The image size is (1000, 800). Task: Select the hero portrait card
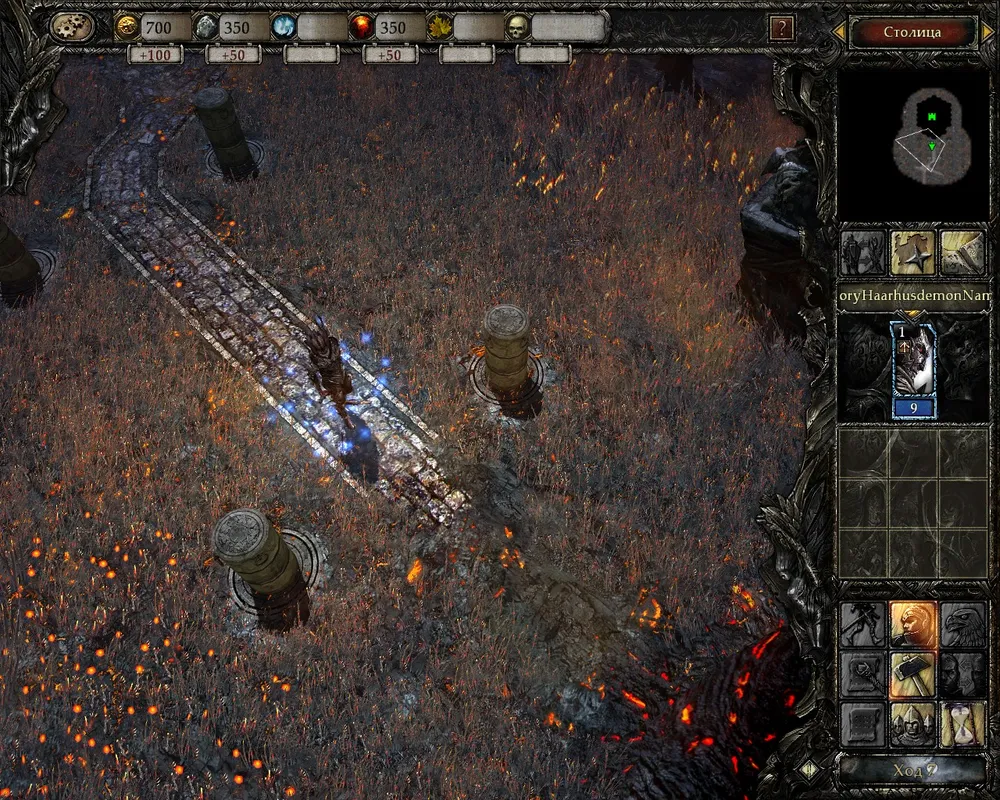pyautogui.click(x=914, y=370)
